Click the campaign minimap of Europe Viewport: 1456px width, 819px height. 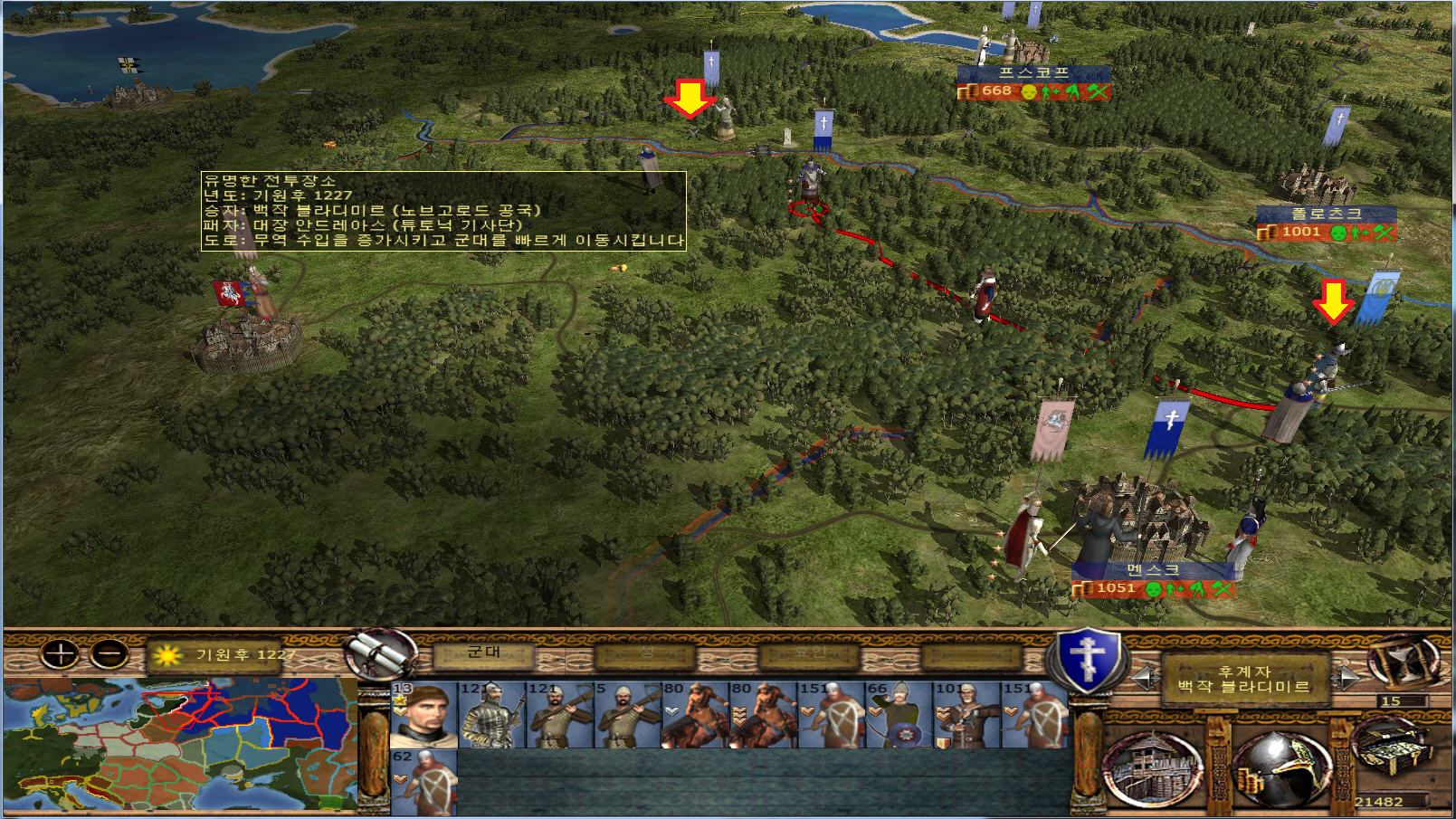tap(180, 745)
